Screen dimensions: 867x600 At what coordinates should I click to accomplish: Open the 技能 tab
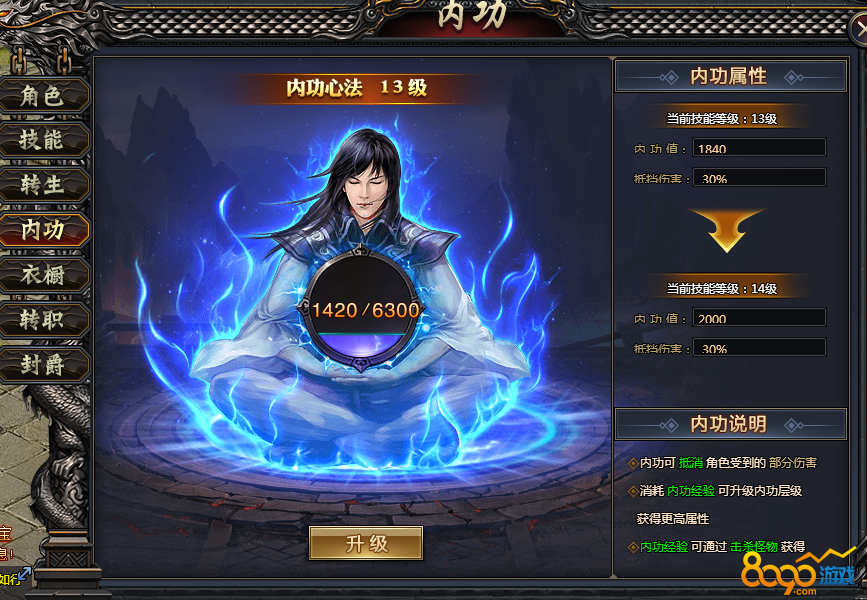(43, 140)
